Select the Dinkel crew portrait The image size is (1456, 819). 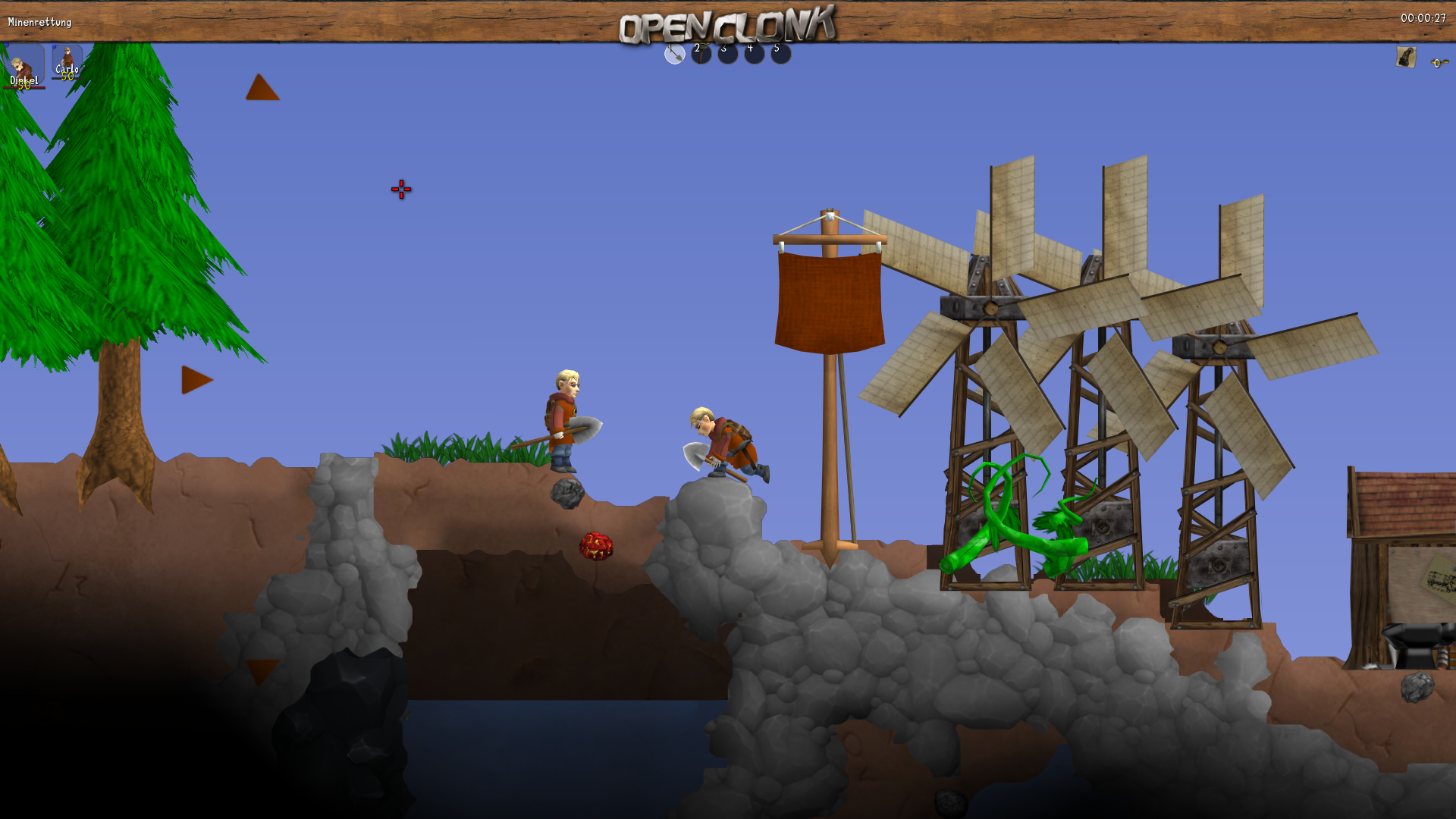tap(24, 67)
